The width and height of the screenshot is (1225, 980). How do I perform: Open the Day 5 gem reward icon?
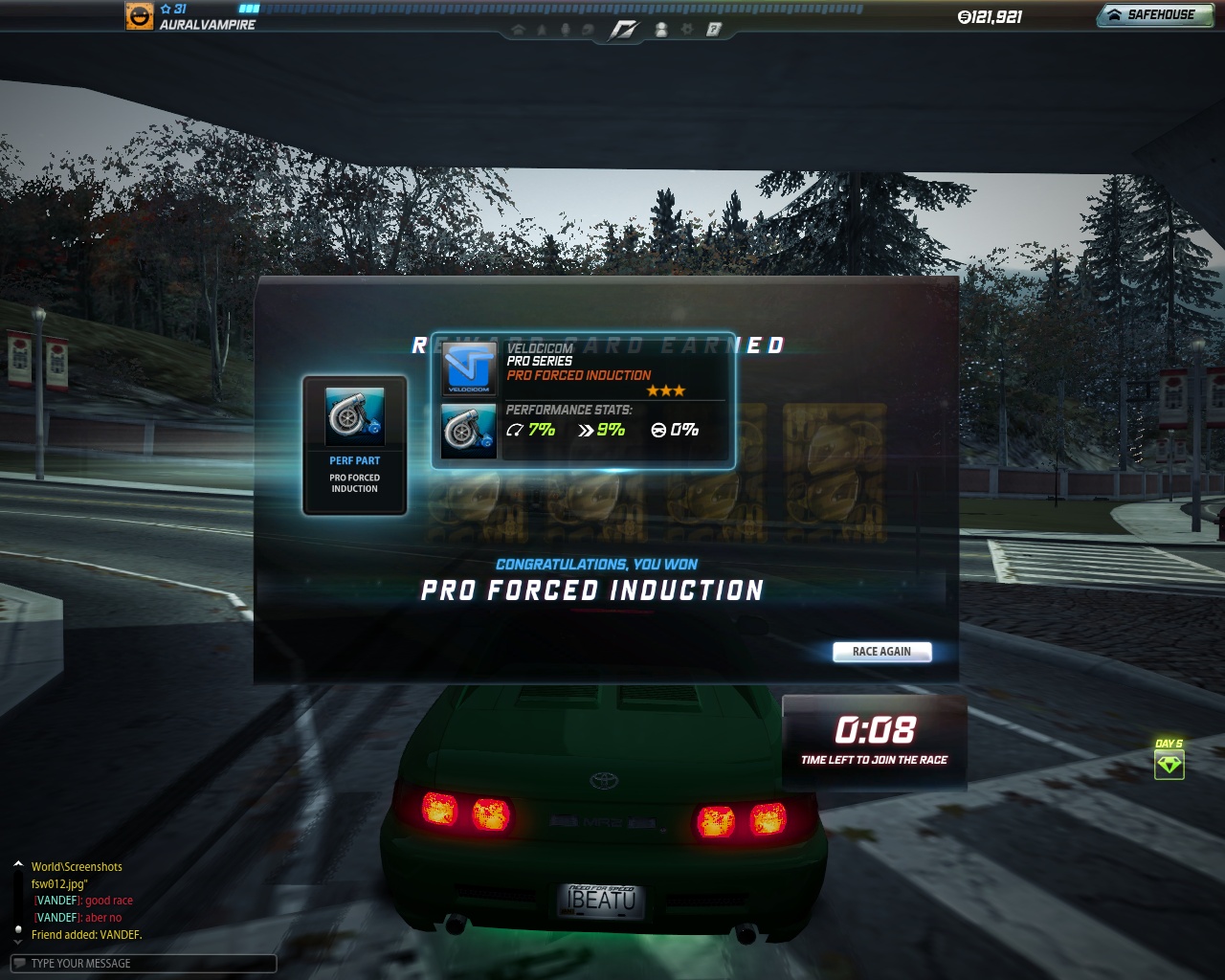tap(1169, 764)
